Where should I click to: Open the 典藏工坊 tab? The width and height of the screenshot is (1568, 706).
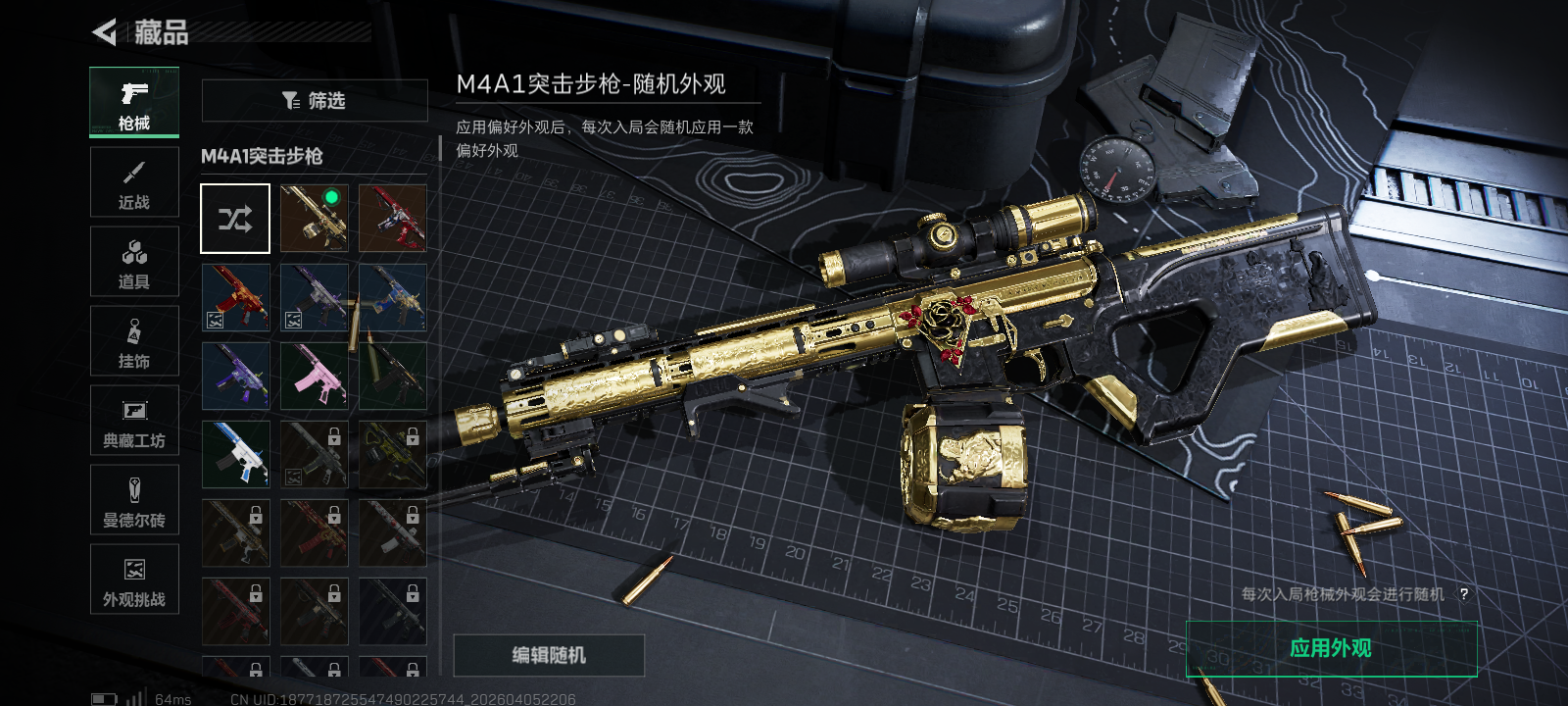[x=134, y=421]
